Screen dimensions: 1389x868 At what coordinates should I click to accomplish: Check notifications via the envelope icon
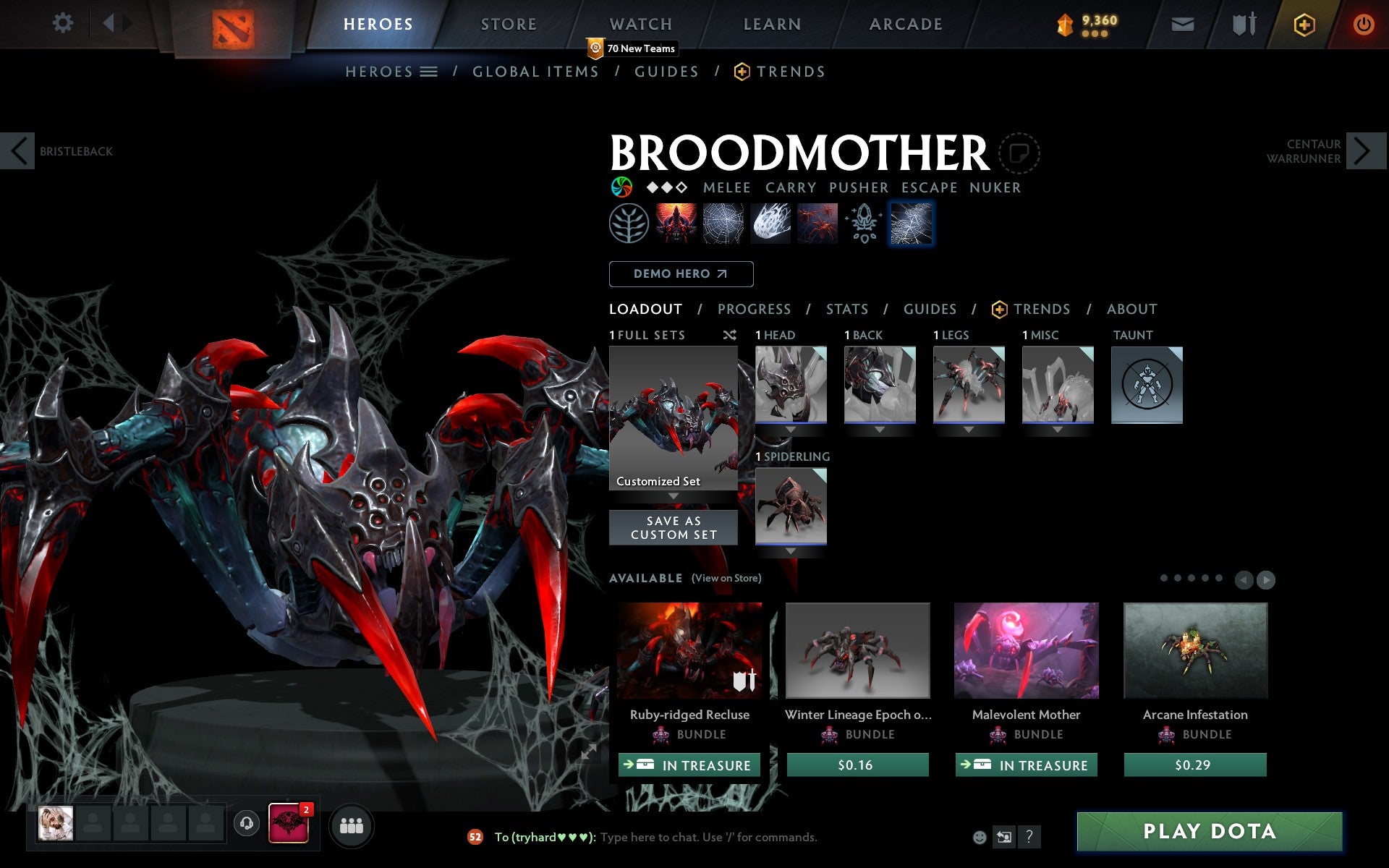(x=1182, y=24)
